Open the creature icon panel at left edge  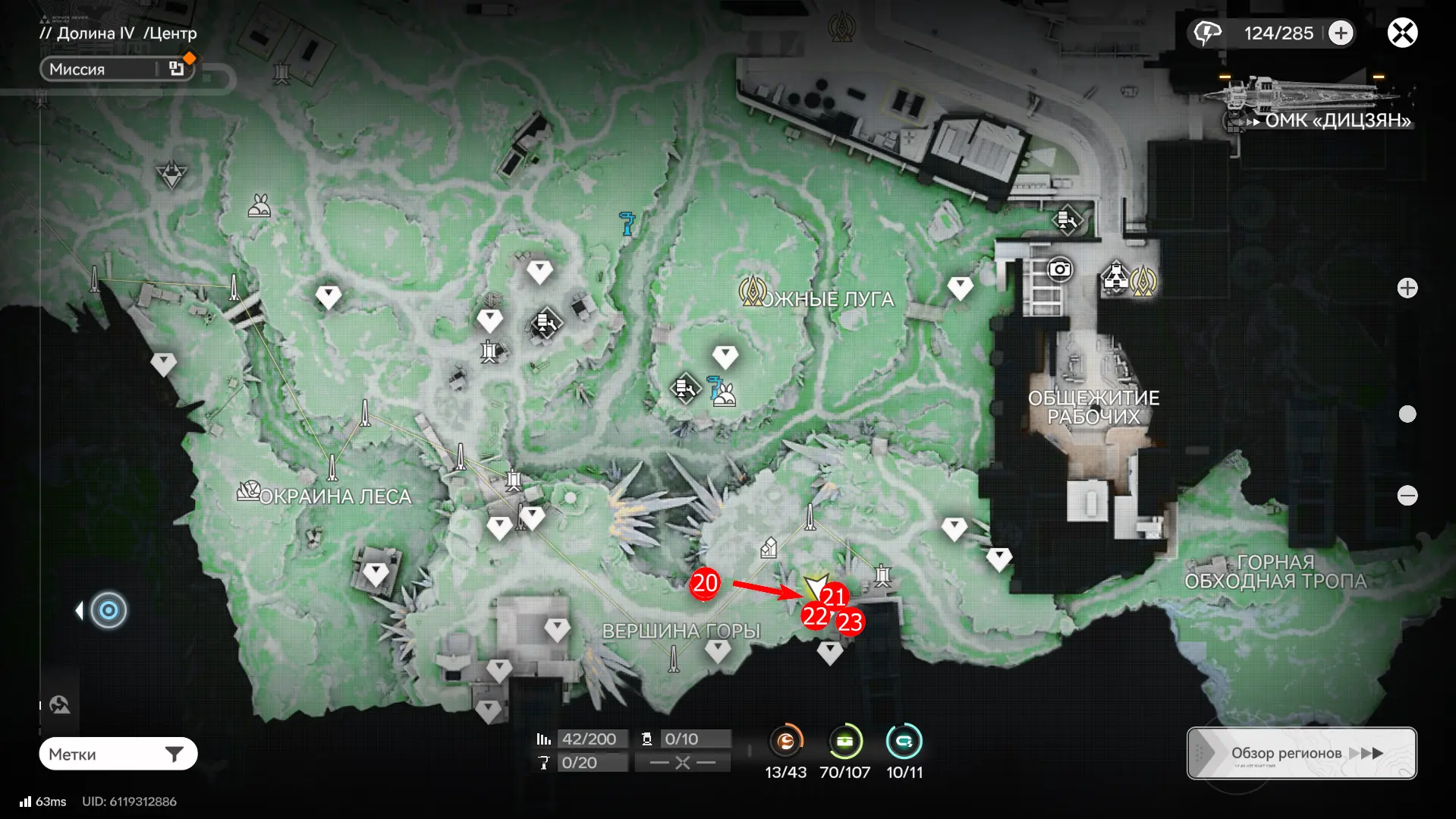(60, 705)
